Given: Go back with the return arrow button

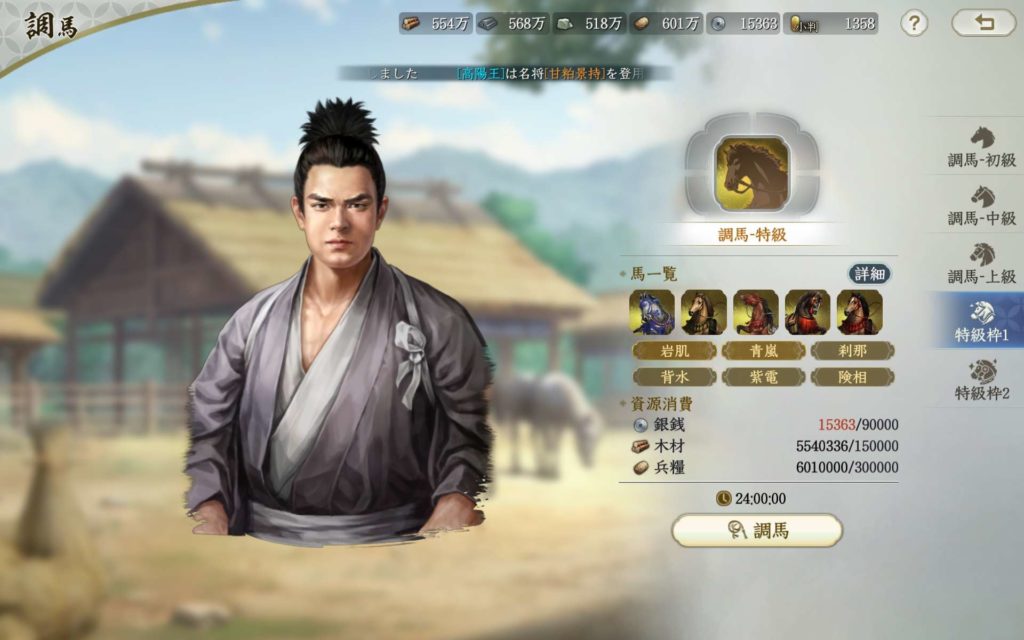Looking at the screenshot, I should point(984,23).
